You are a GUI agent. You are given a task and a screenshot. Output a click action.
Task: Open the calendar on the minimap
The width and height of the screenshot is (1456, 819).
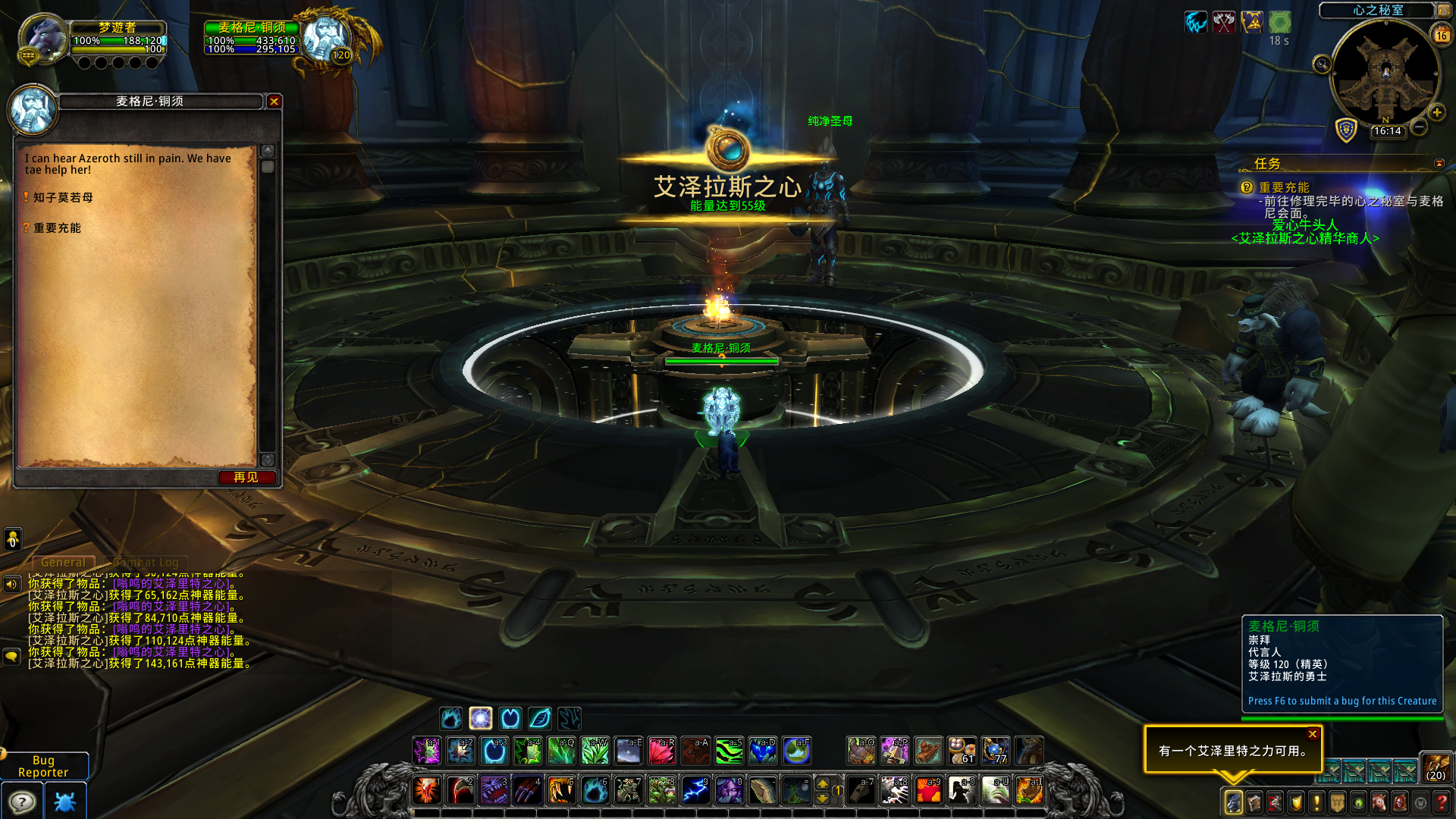(1442, 35)
